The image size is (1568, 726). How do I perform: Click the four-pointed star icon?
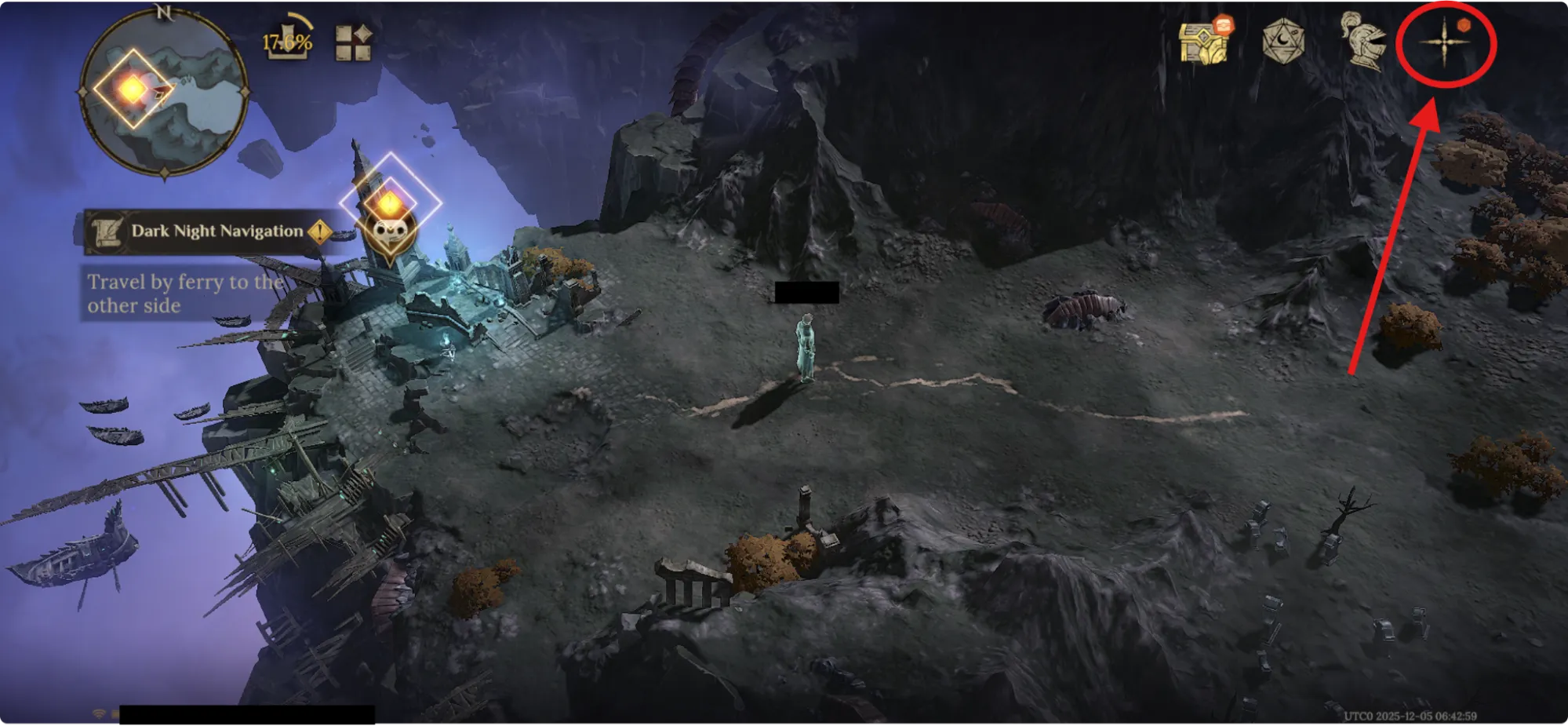click(1444, 43)
